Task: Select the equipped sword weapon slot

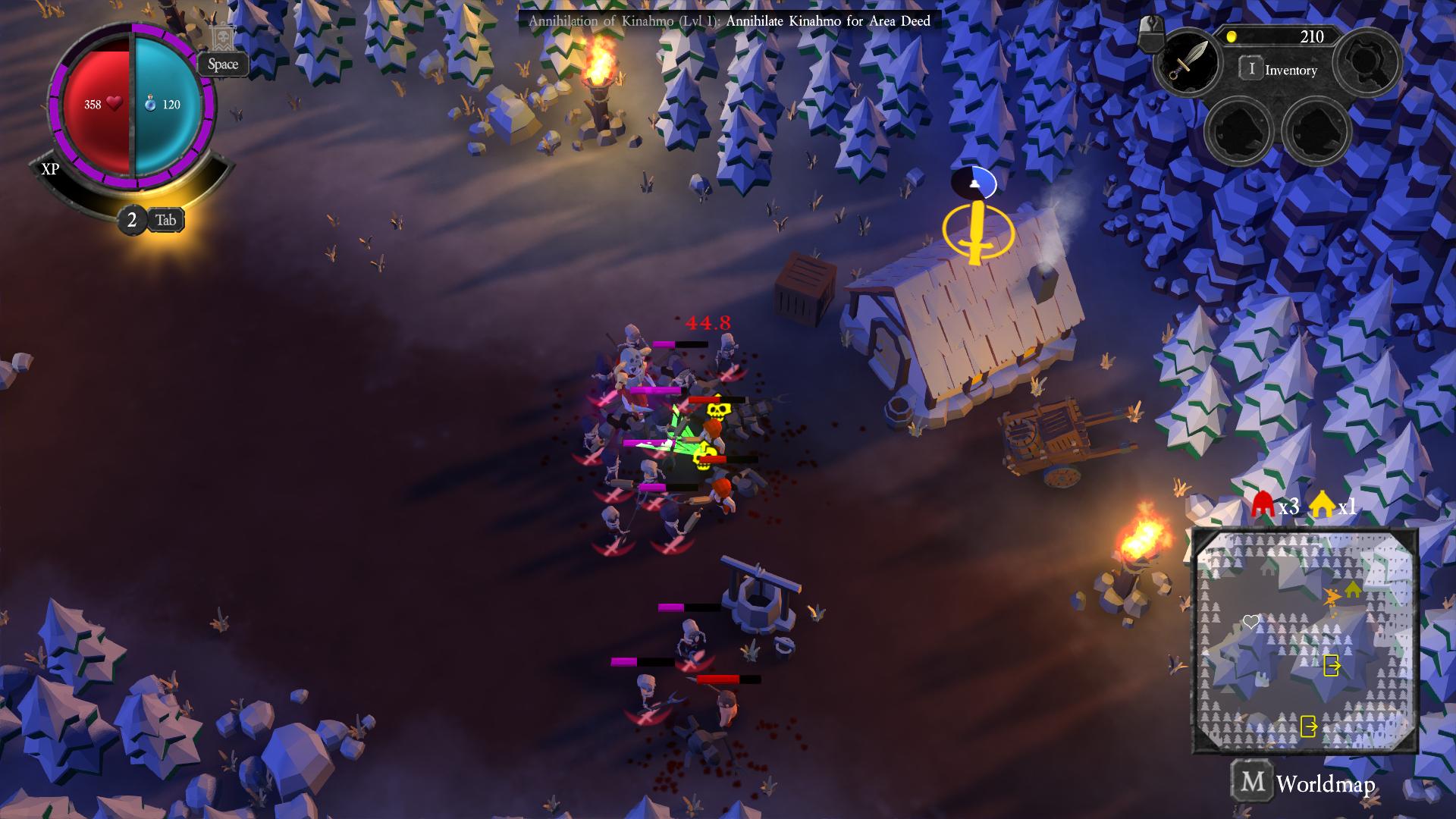Action: (1185, 61)
